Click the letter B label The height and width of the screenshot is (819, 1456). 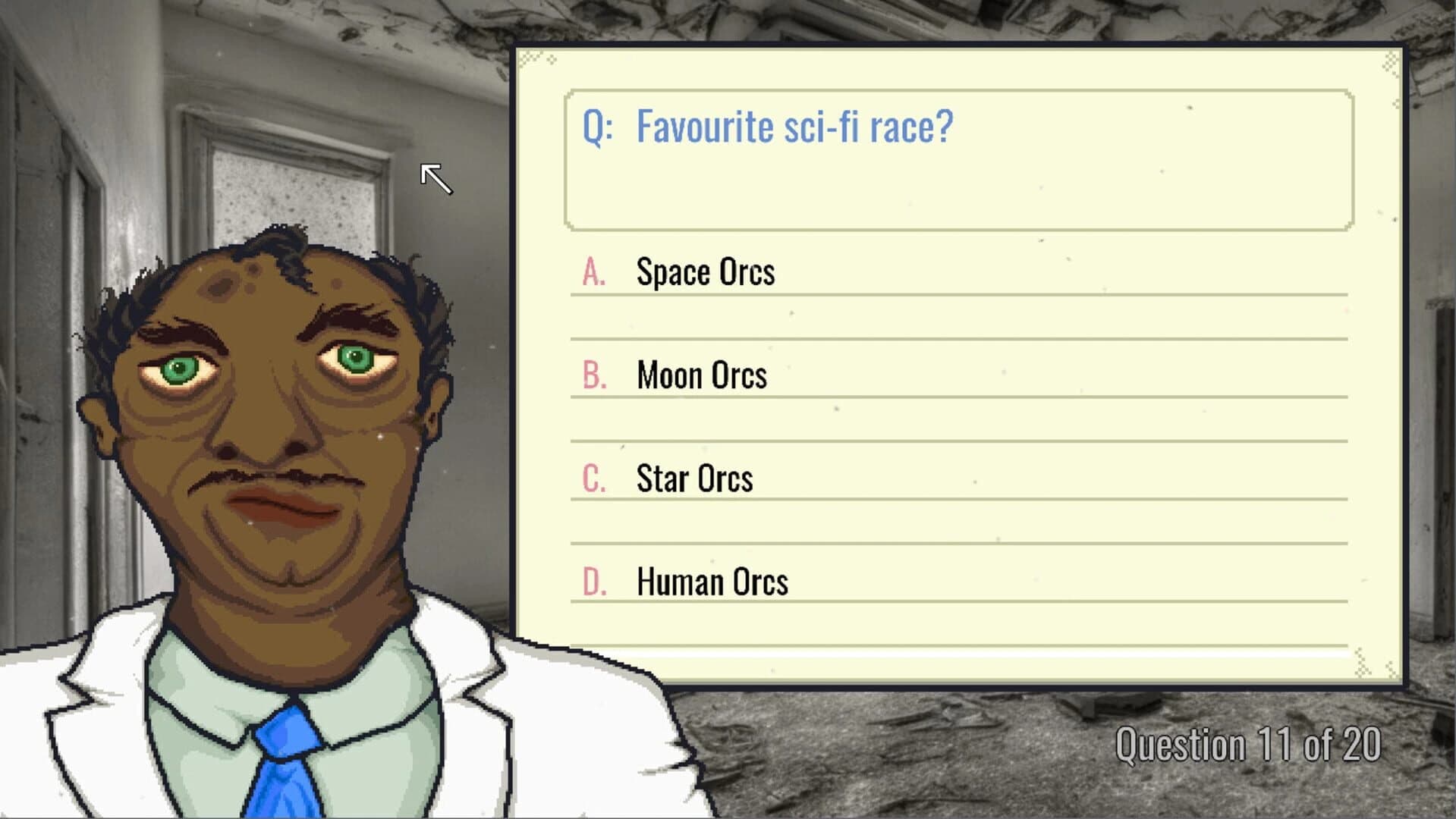coord(595,375)
